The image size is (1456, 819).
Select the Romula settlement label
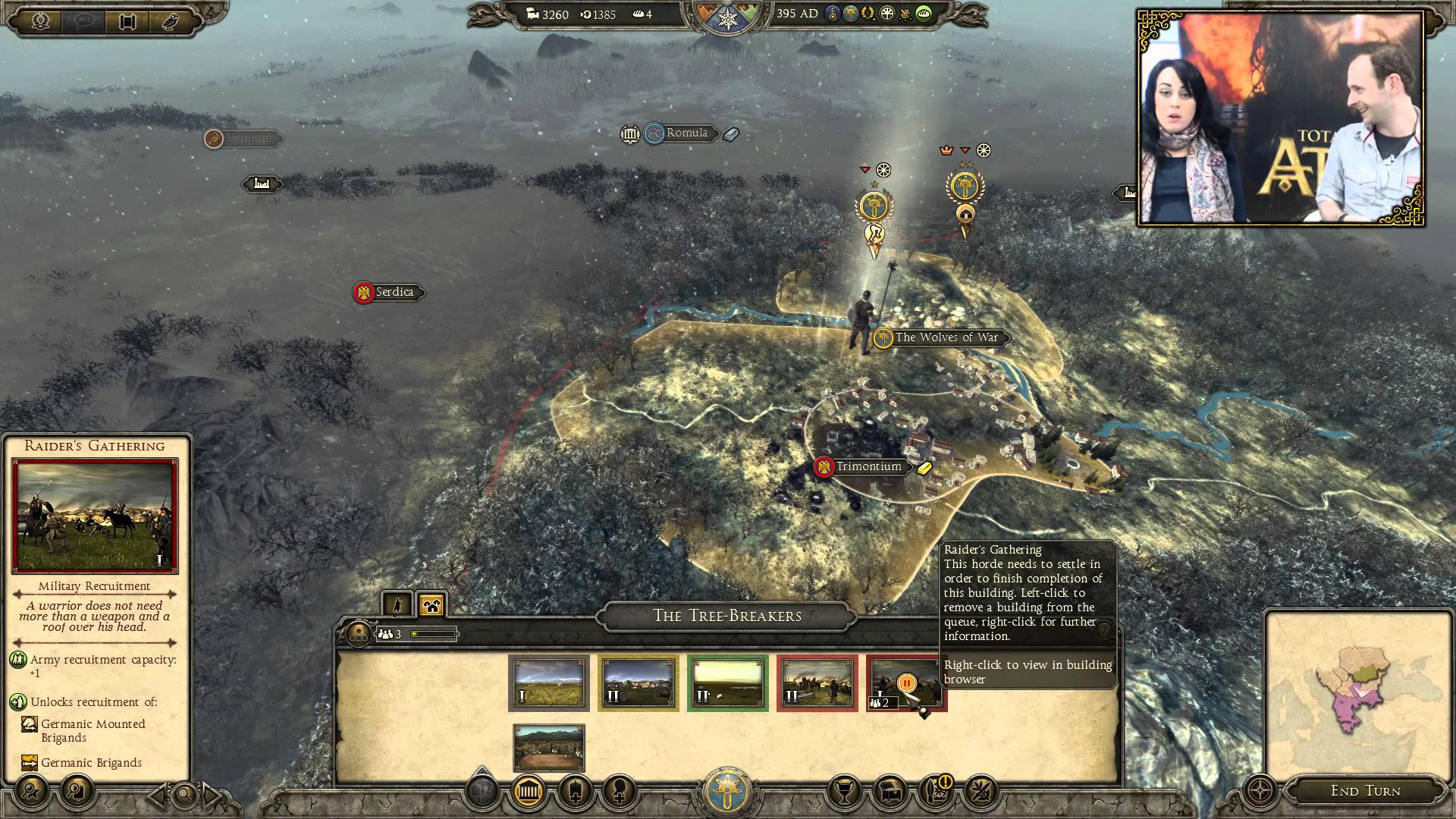686,133
